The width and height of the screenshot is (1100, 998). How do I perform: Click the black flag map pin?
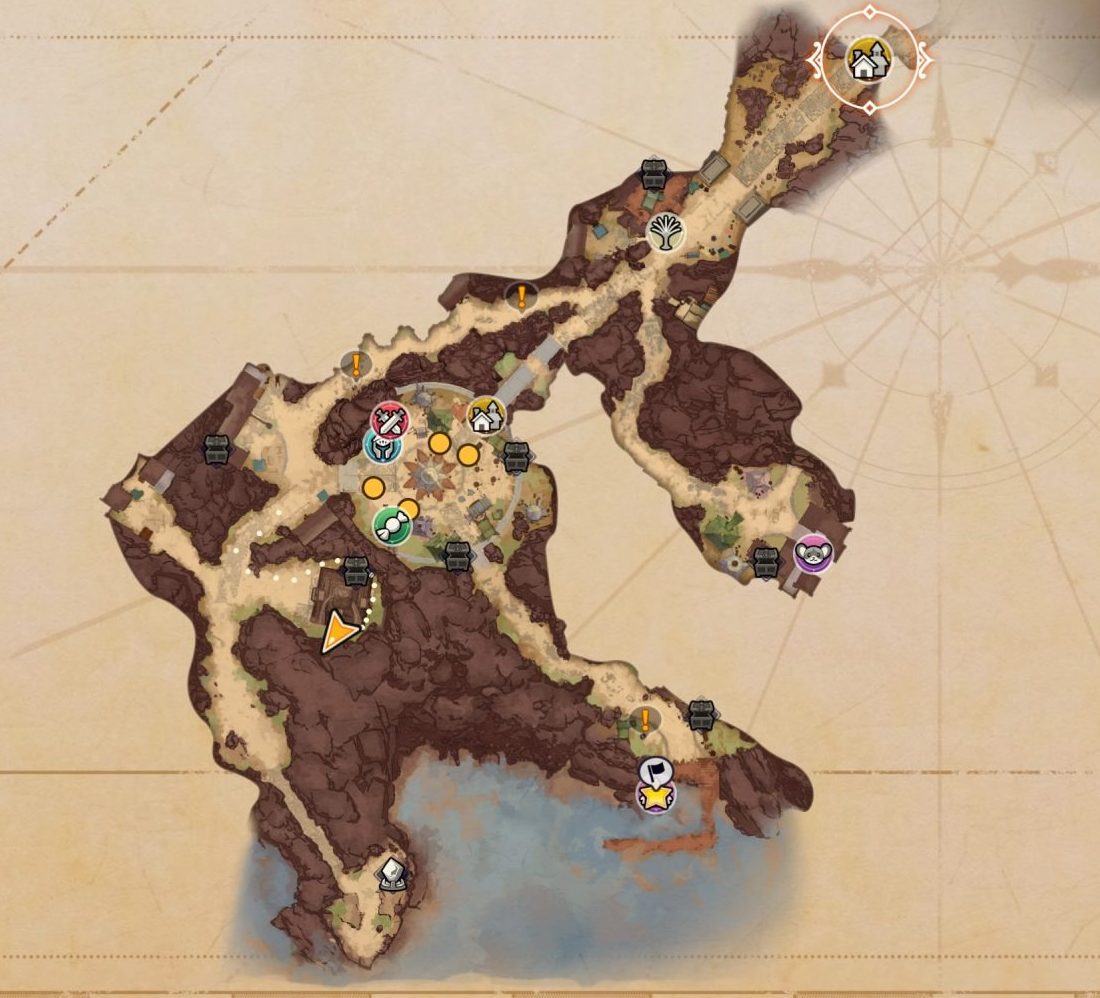click(654, 771)
